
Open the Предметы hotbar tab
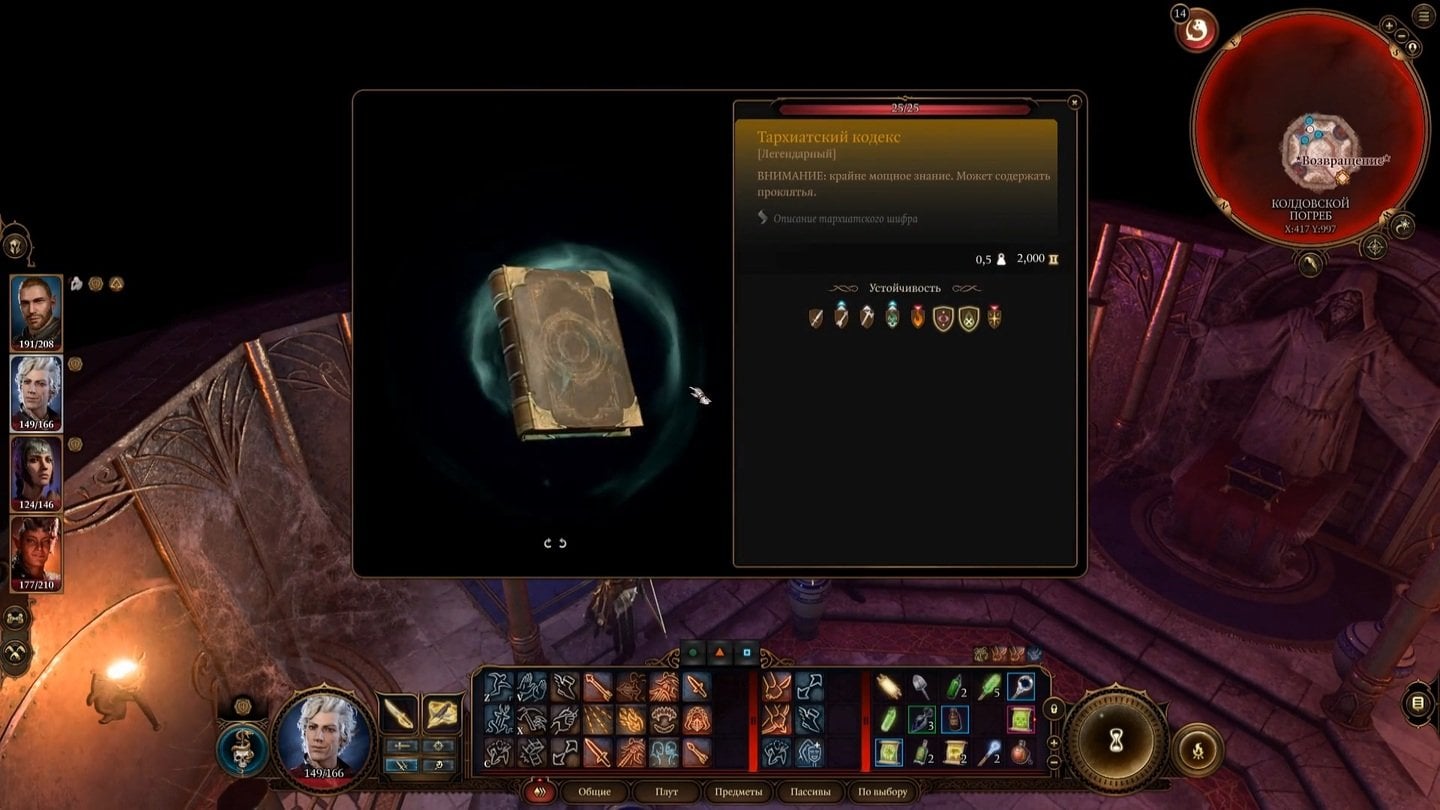738,792
